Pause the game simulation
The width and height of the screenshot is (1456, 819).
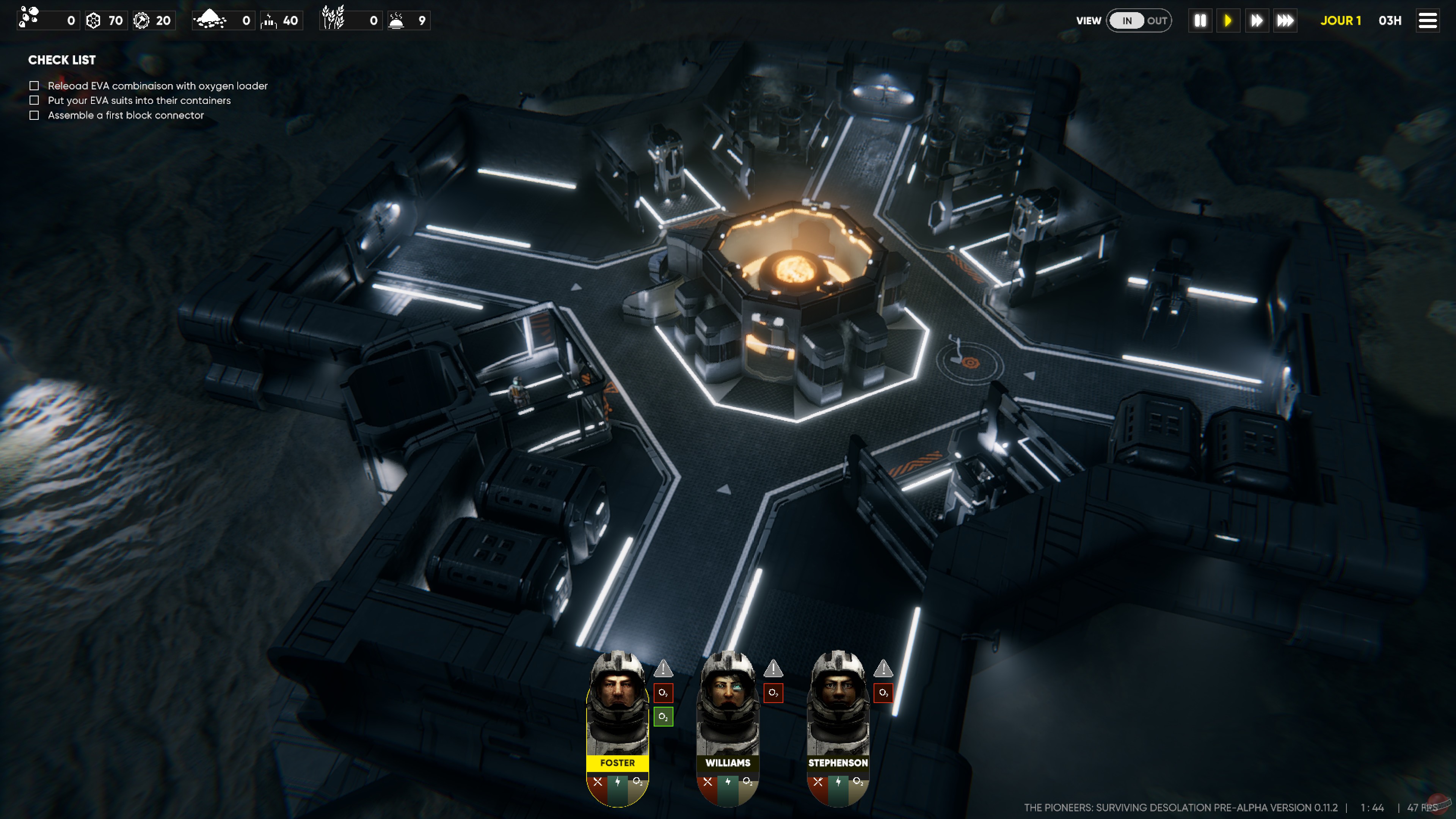coord(1200,20)
